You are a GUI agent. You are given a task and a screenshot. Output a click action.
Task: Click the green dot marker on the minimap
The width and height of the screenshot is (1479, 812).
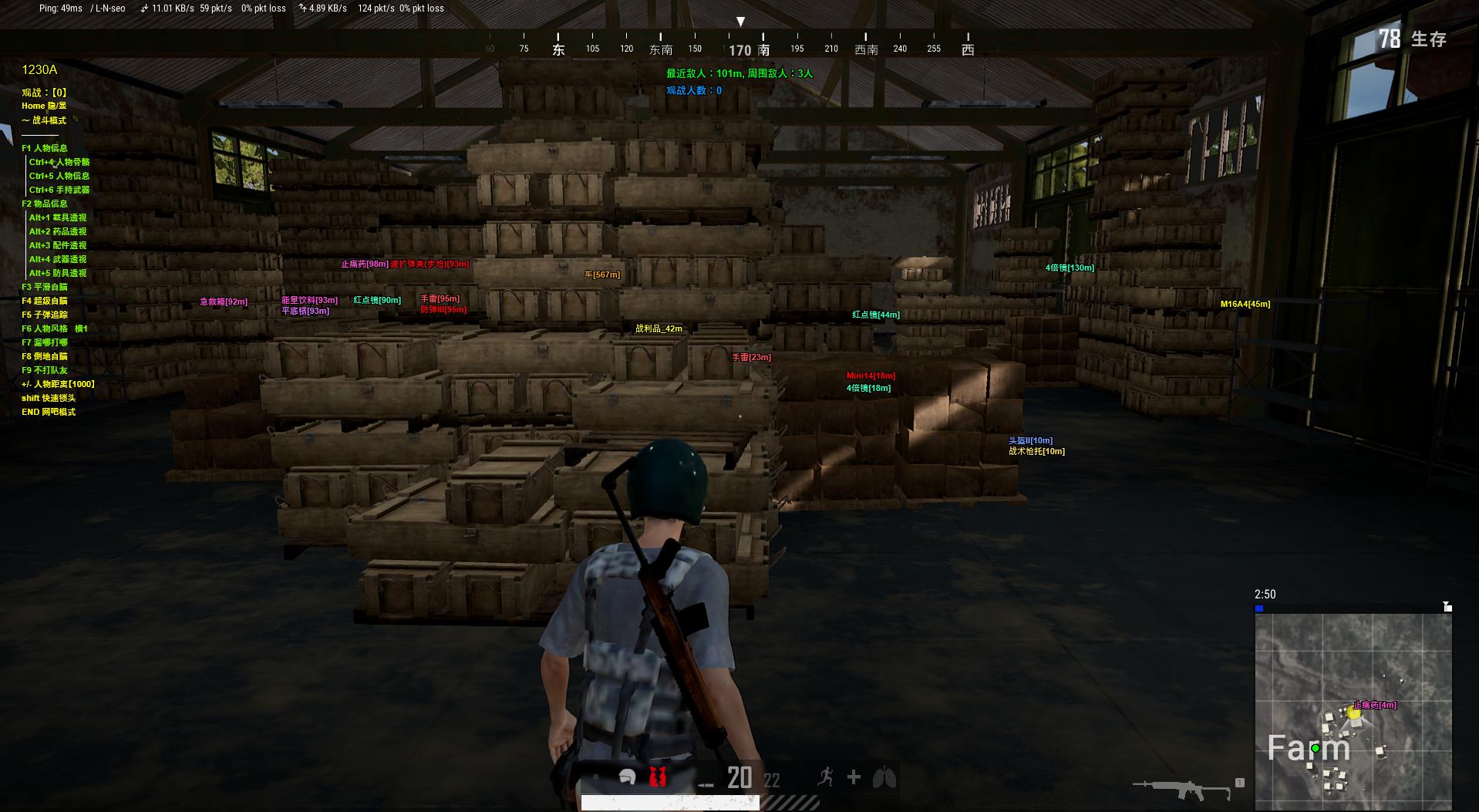coord(1316,748)
